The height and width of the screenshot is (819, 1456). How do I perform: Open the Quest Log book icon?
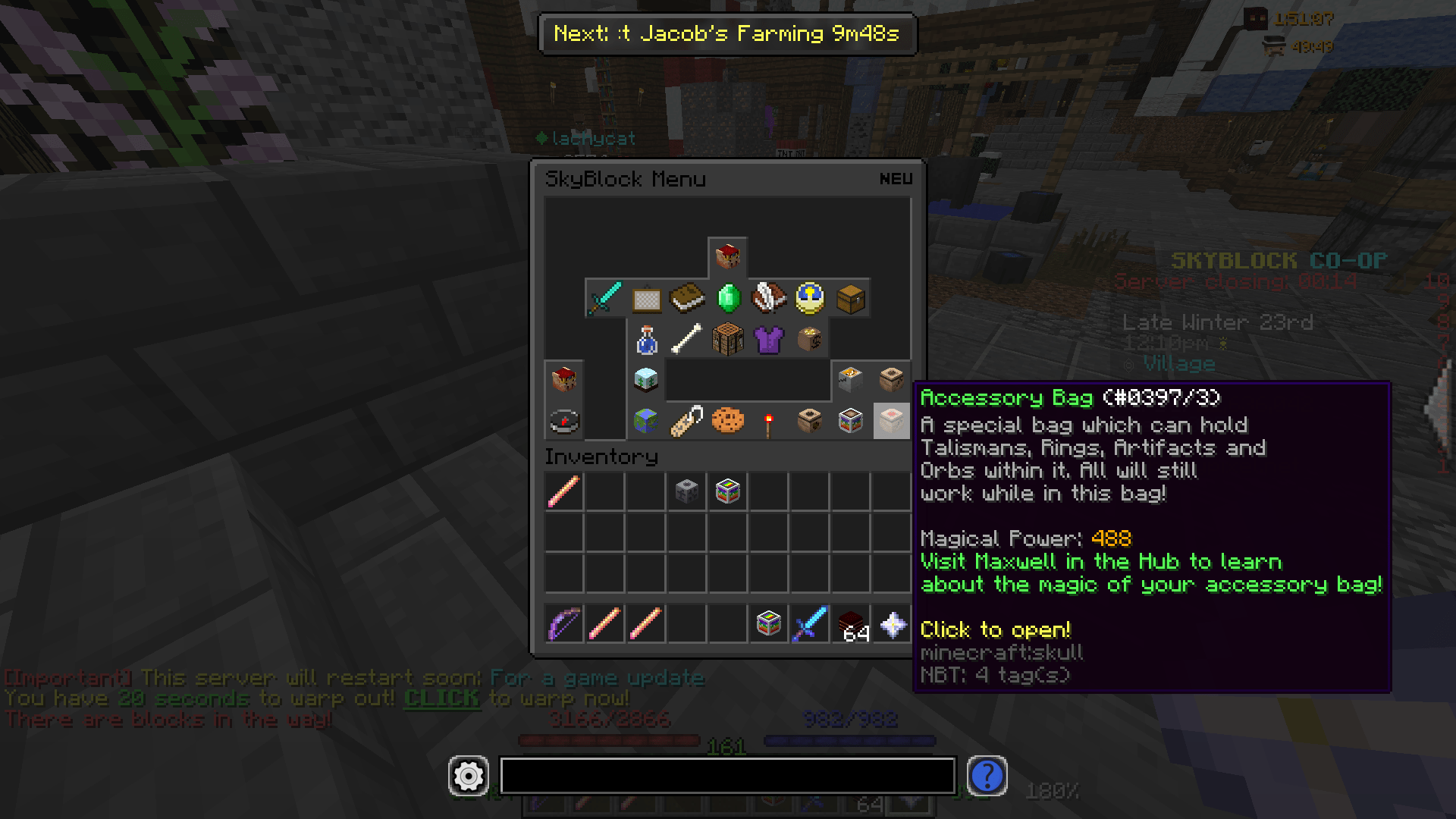[x=768, y=298]
